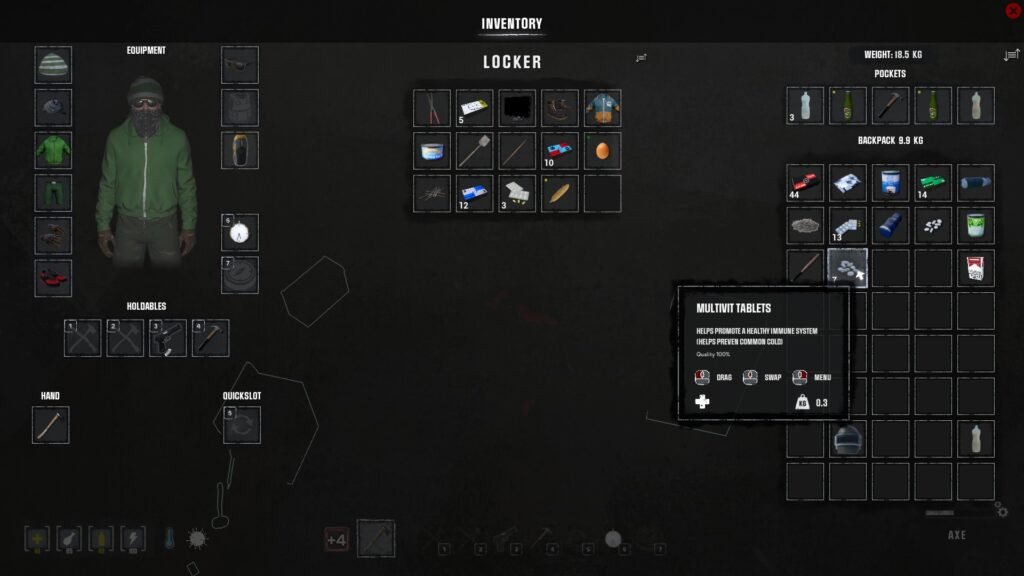The height and width of the screenshot is (576, 1024).
Task: Select the green can in the backpack
Action: pos(975,226)
